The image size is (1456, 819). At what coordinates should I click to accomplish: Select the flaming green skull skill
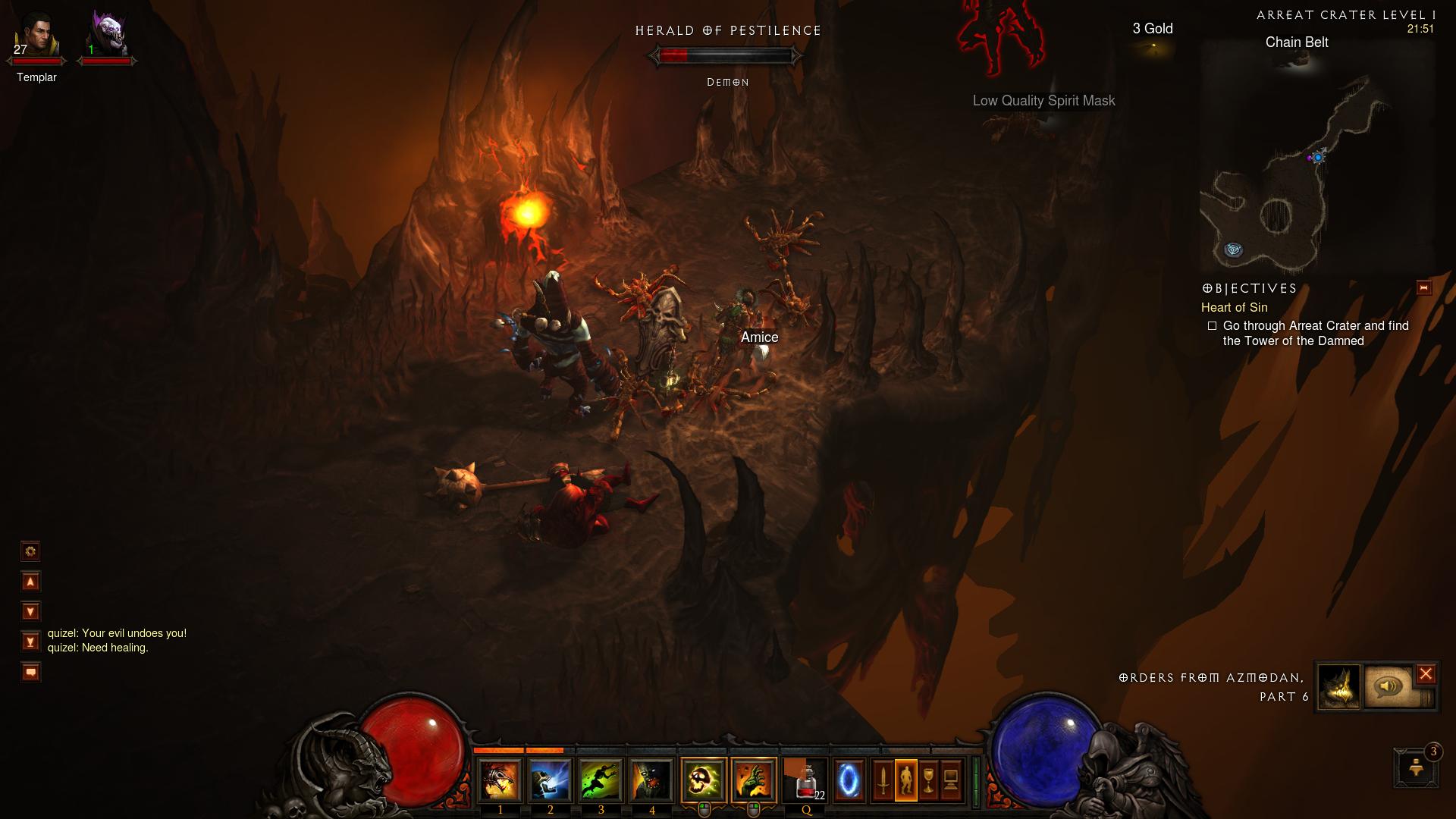tap(704, 780)
